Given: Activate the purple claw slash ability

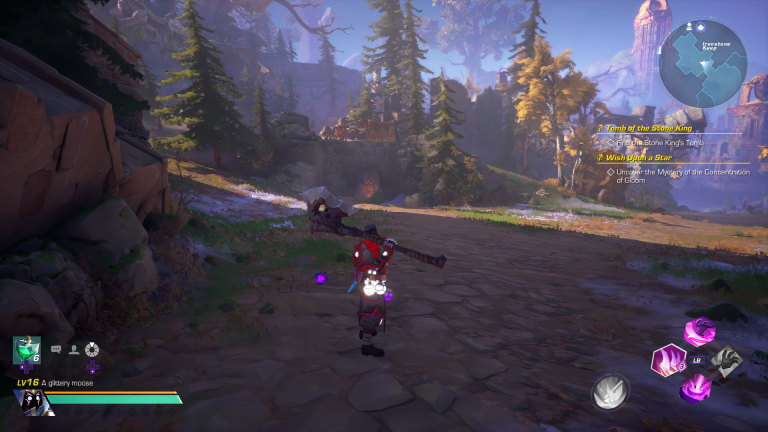Looking at the screenshot, I should (x=666, y=360).
